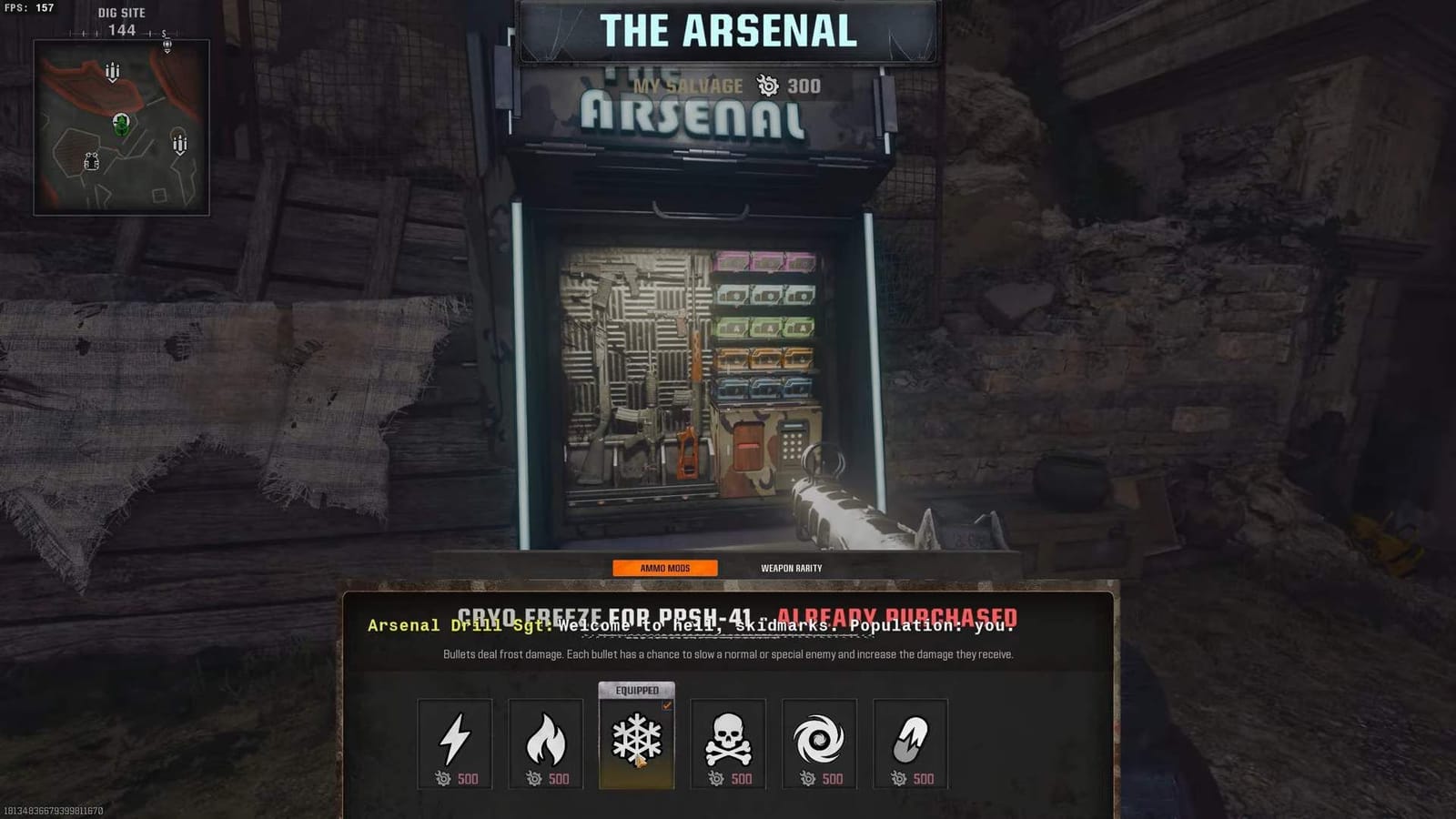Switch to the Weapon Rarity tab

tap(791, 567)
